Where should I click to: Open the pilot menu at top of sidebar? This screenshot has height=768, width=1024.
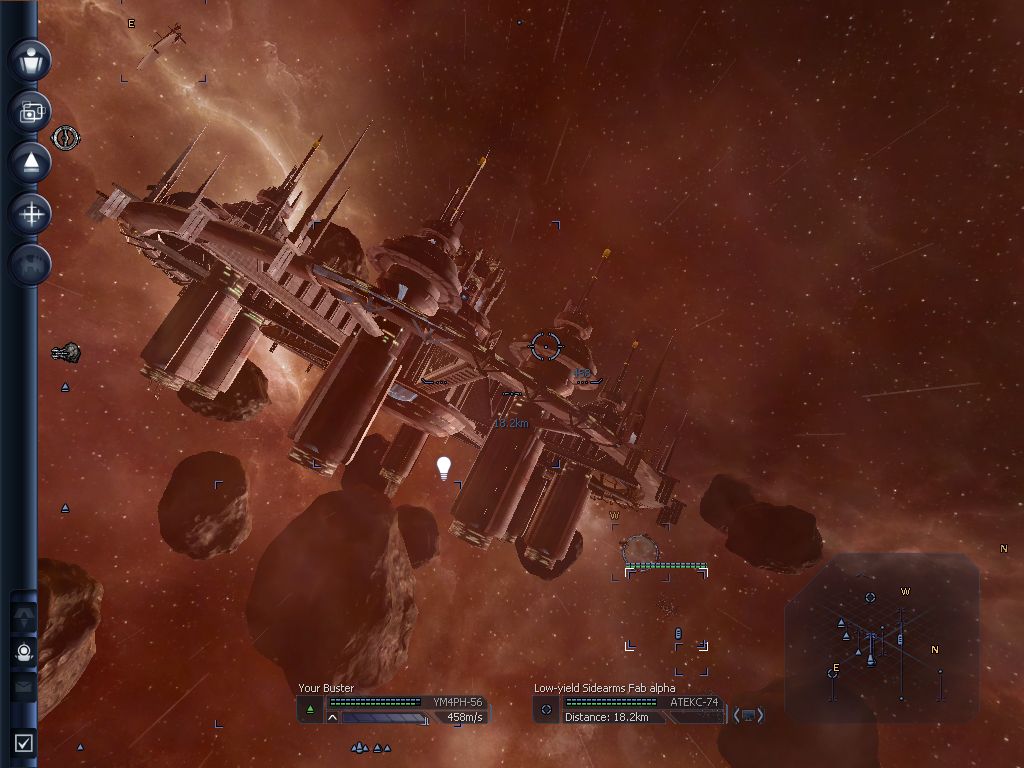click(30, 60)
